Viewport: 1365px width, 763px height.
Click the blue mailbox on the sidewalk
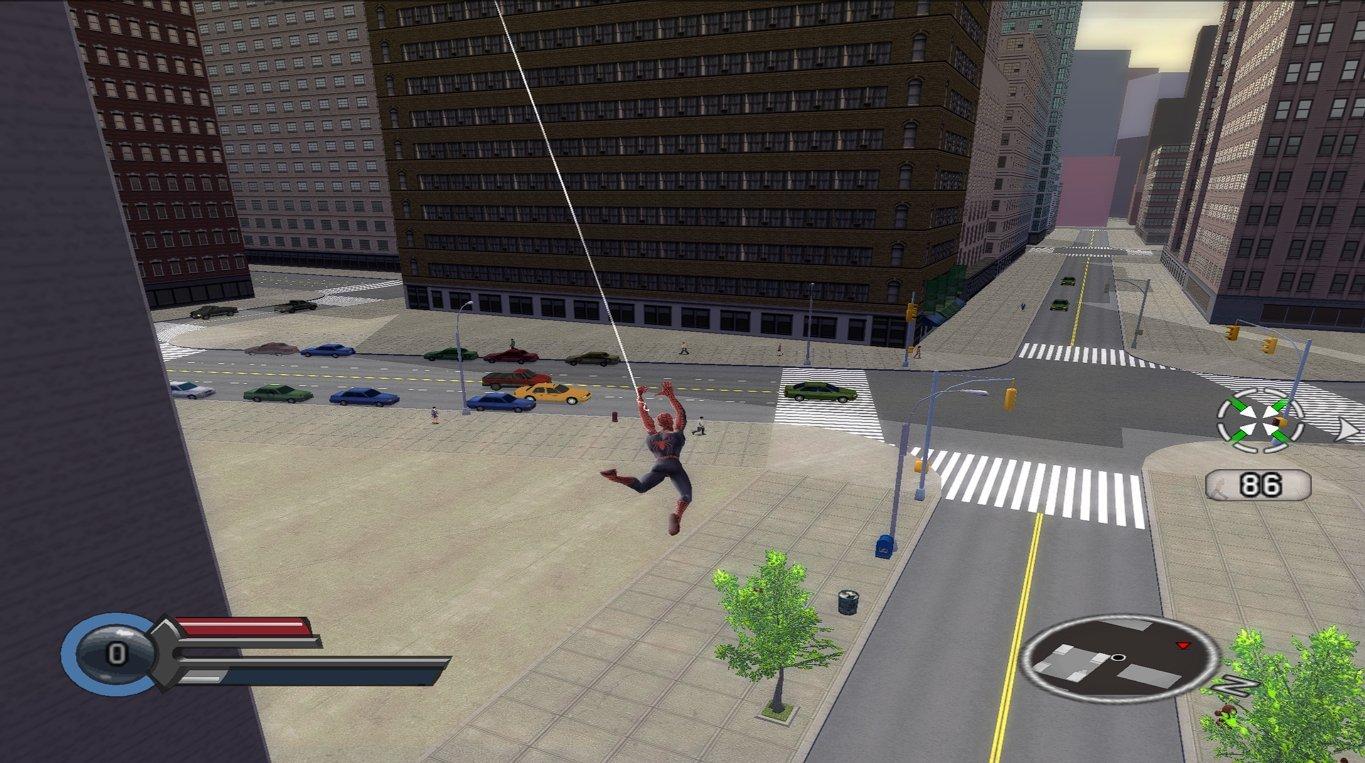click(885, 547)
